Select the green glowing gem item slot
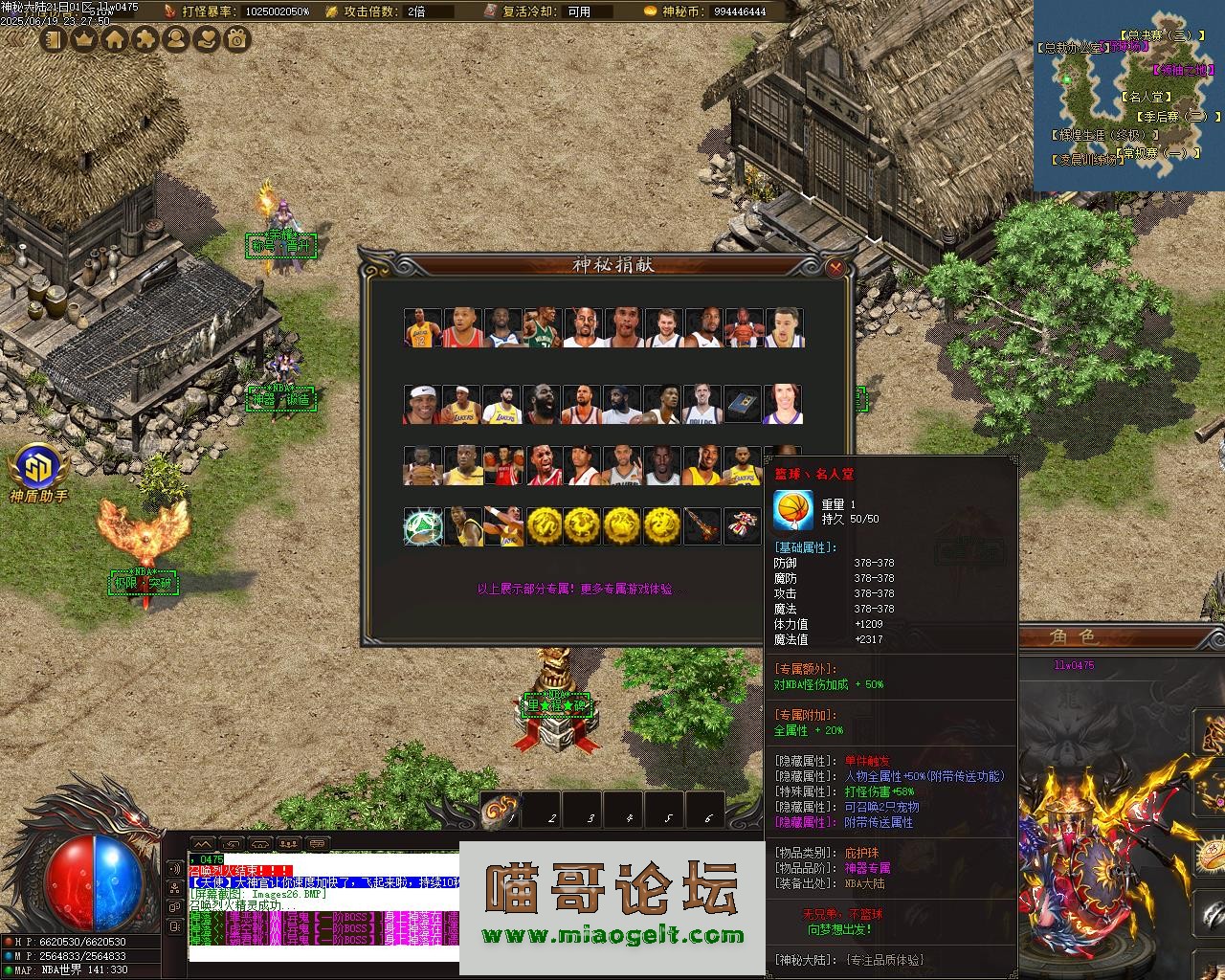The width and height of the screenshot is (1225, 980). (x=422, y=527)
